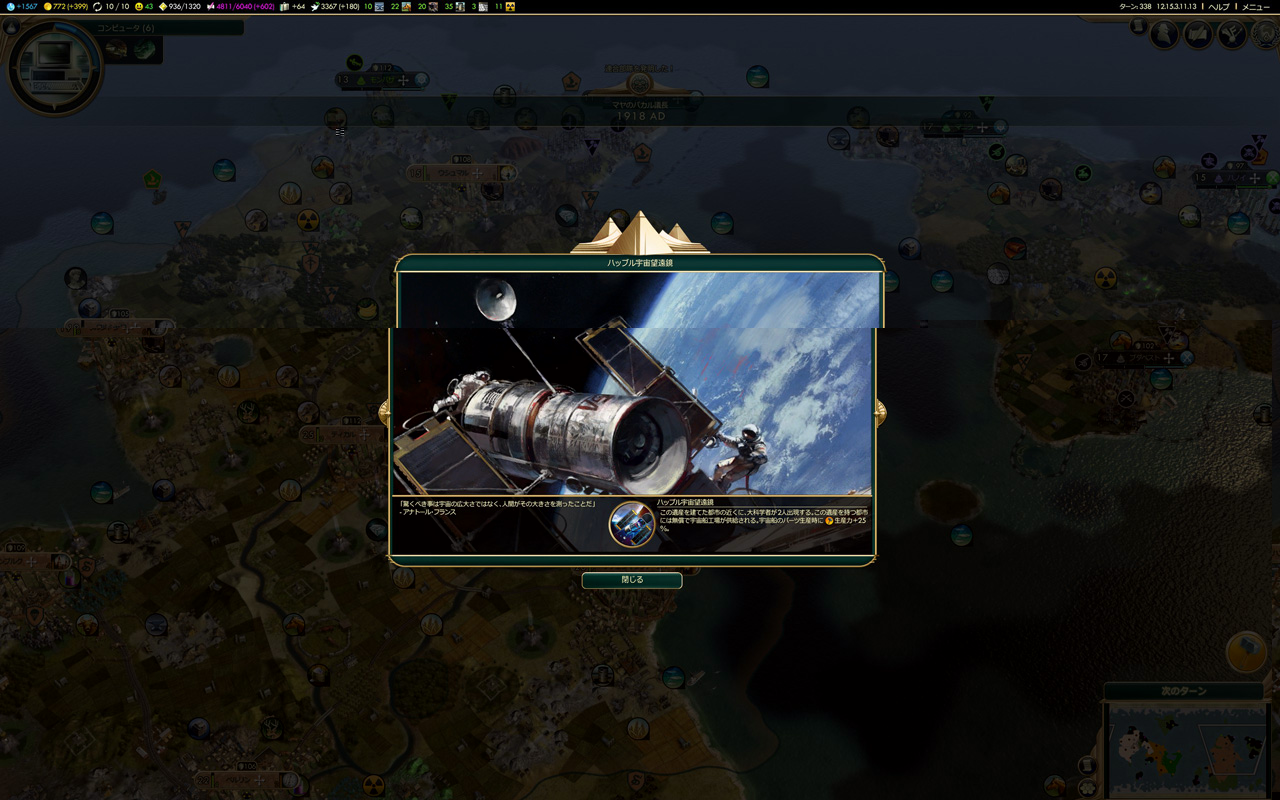The image size is (1280, 800).
Task: Open the trade route count indicator
Action: (110, 7)
